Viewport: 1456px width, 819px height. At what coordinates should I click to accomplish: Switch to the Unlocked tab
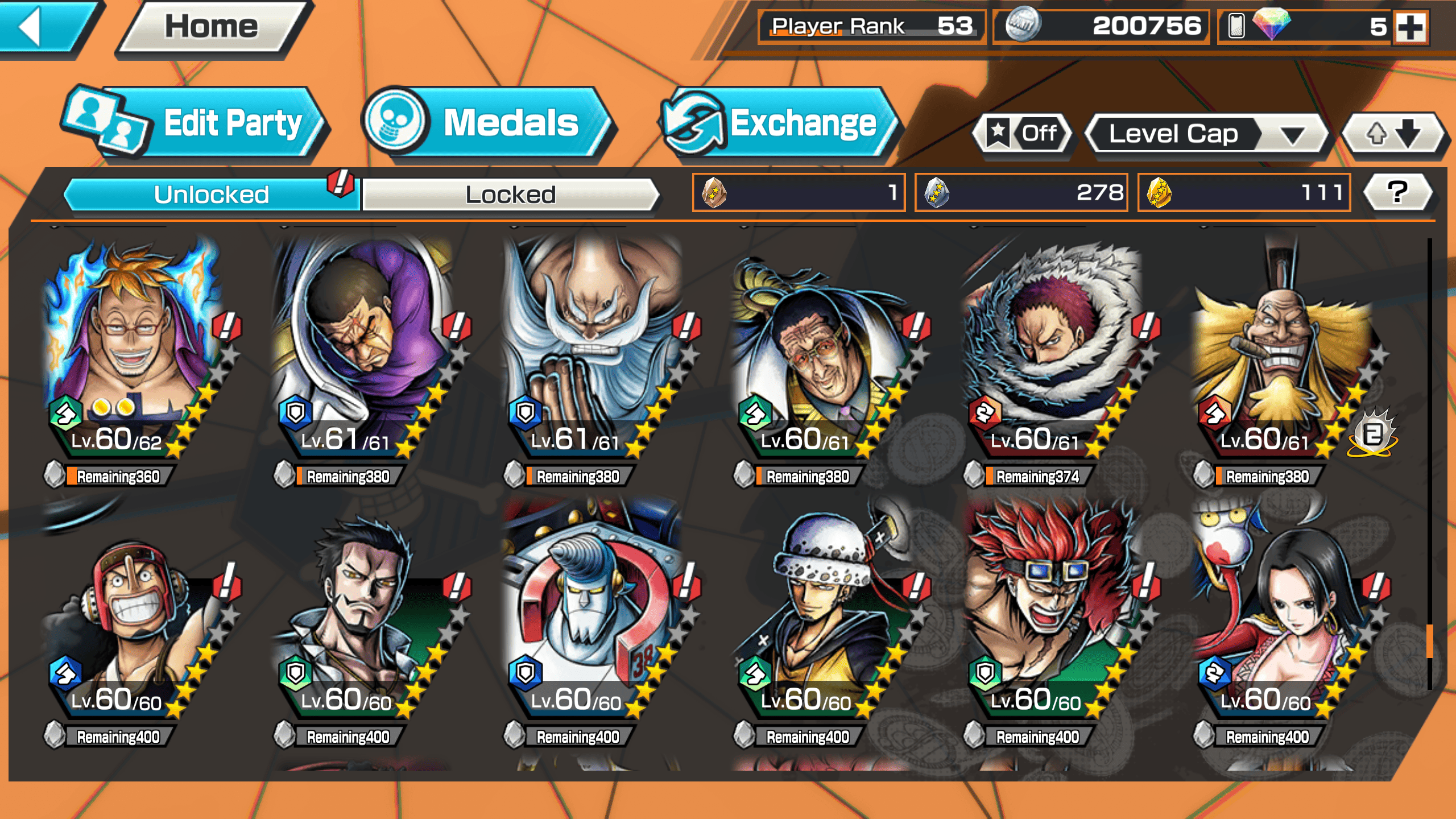[212, 195]
